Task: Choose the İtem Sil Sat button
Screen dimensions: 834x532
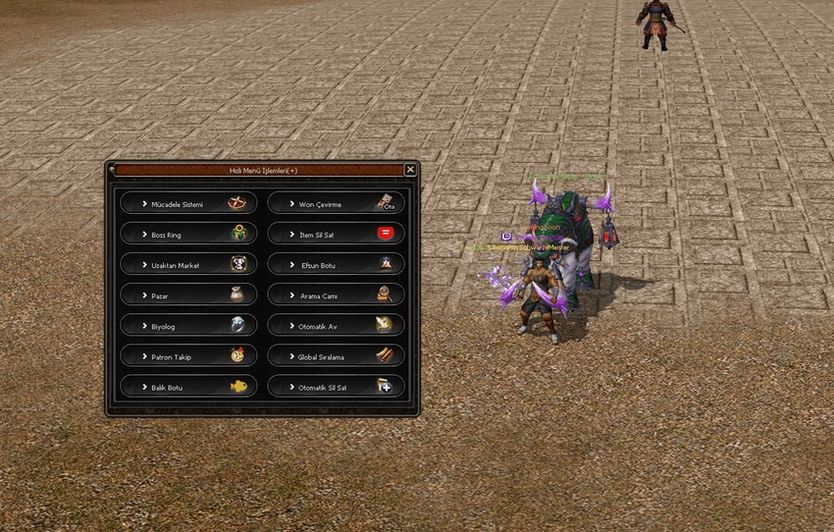Action: tap(336, 234)
